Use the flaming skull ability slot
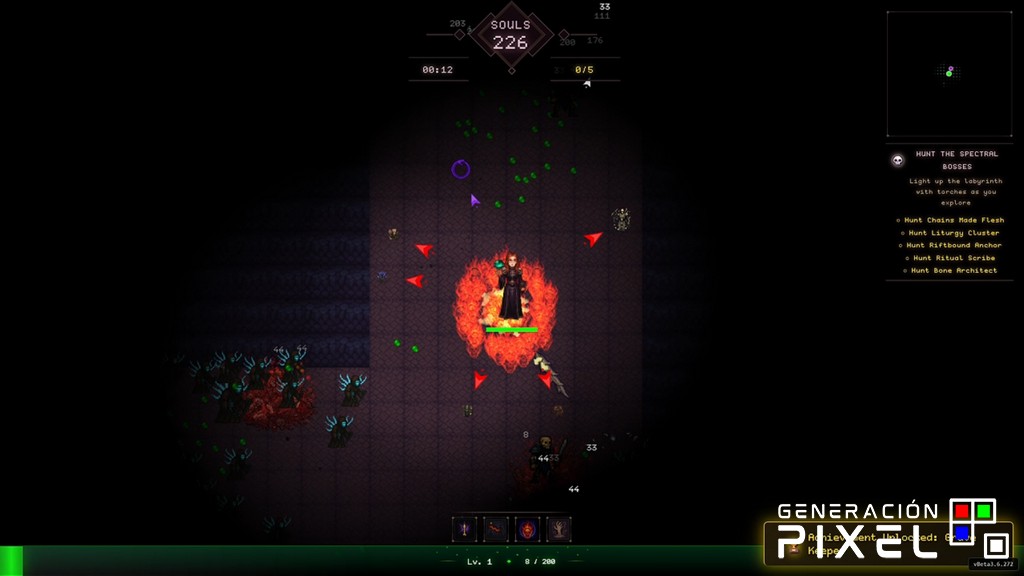 (528, 528)
